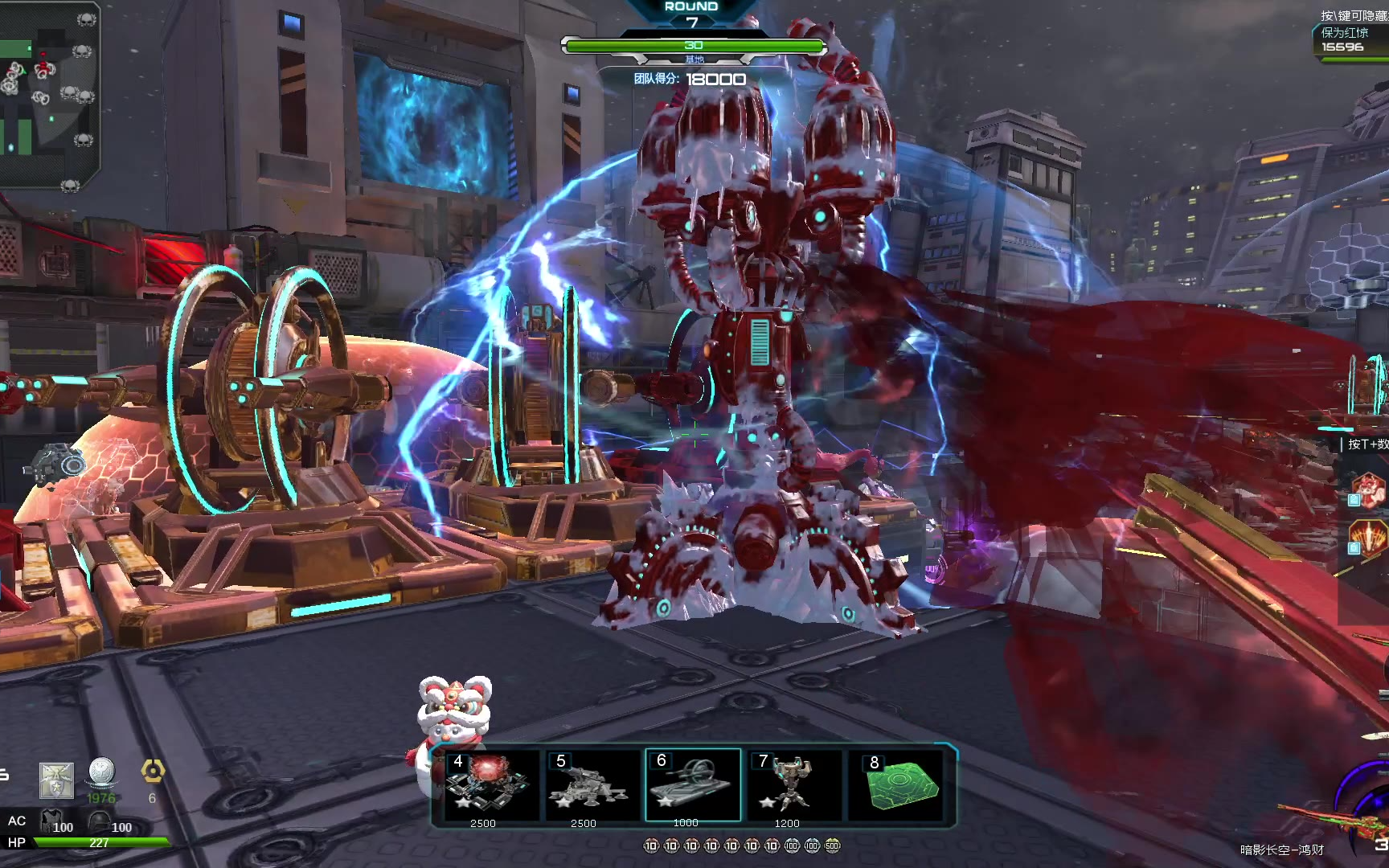
Task: Open the minimap
Action: point(48,96)
